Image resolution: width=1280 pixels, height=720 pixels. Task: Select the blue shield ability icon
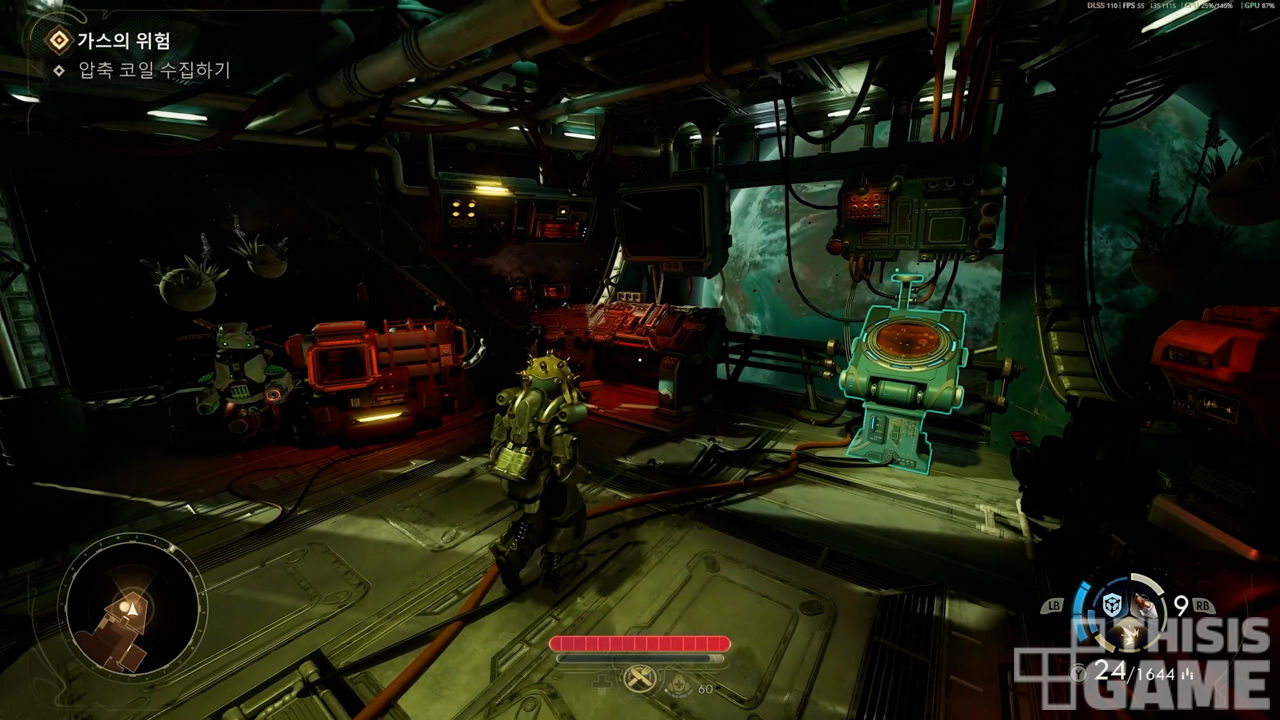pos(1110,605)
